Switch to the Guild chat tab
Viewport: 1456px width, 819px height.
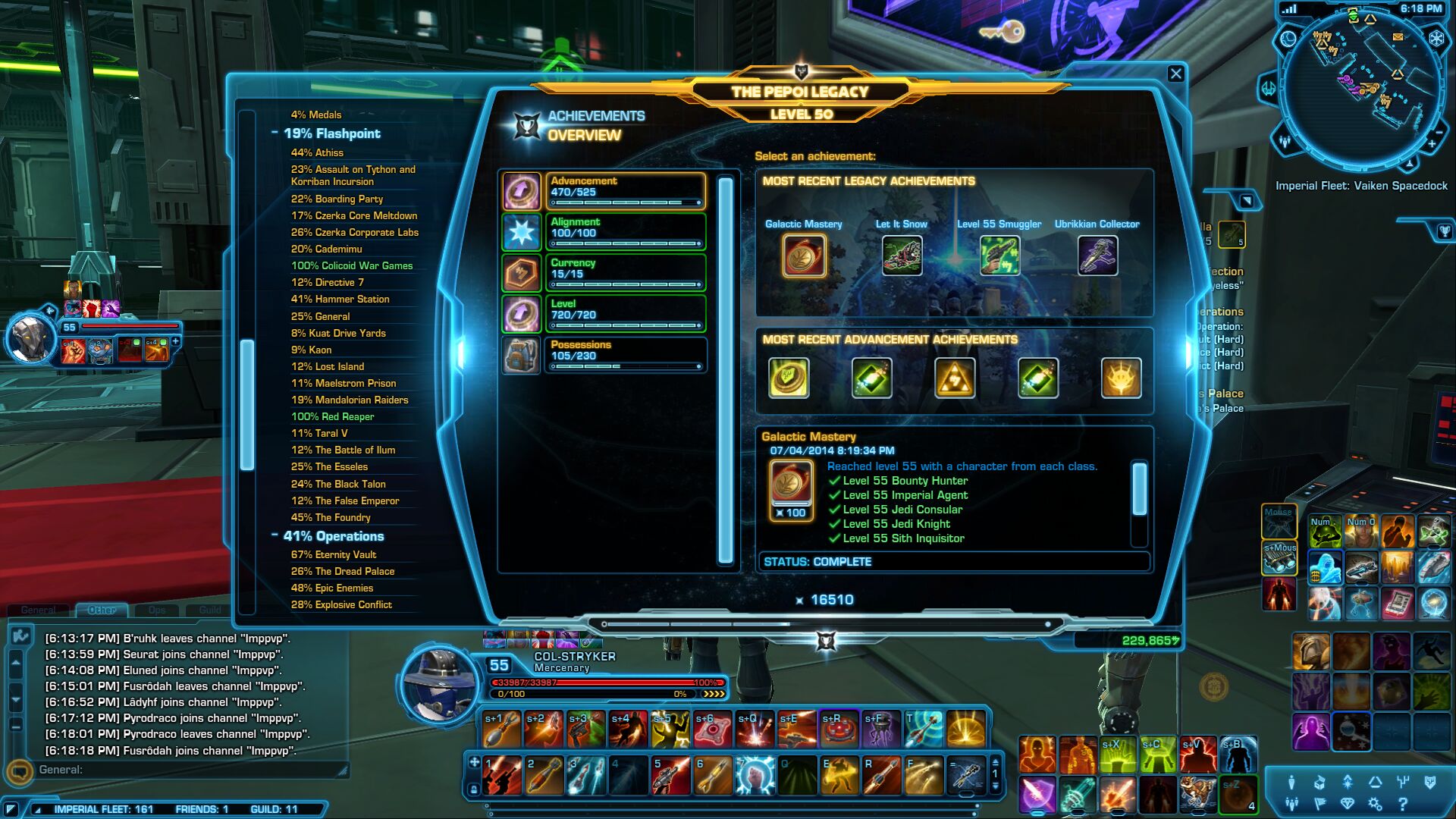click(210, 610)
